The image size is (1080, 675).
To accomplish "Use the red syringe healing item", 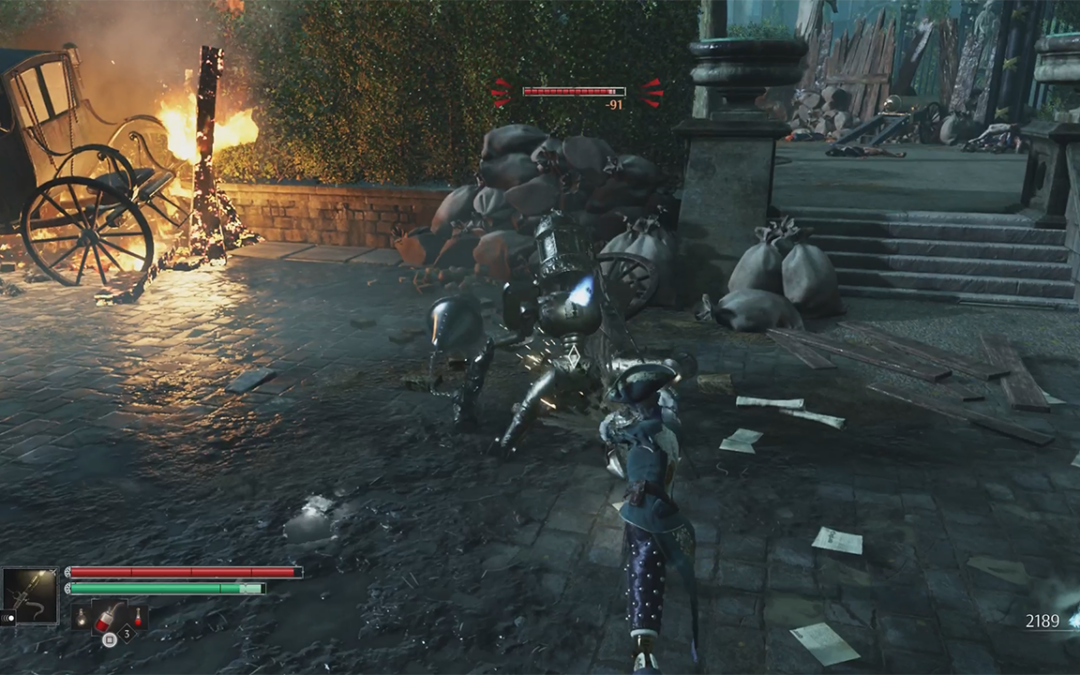I will pos(107,617).
